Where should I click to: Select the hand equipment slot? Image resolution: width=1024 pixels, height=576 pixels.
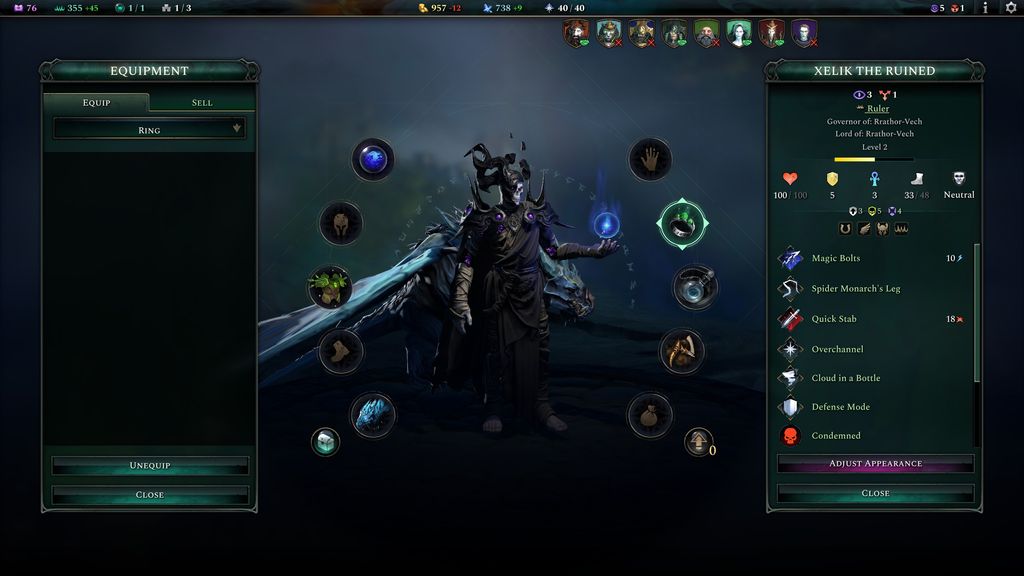click(x=650, y=159)
